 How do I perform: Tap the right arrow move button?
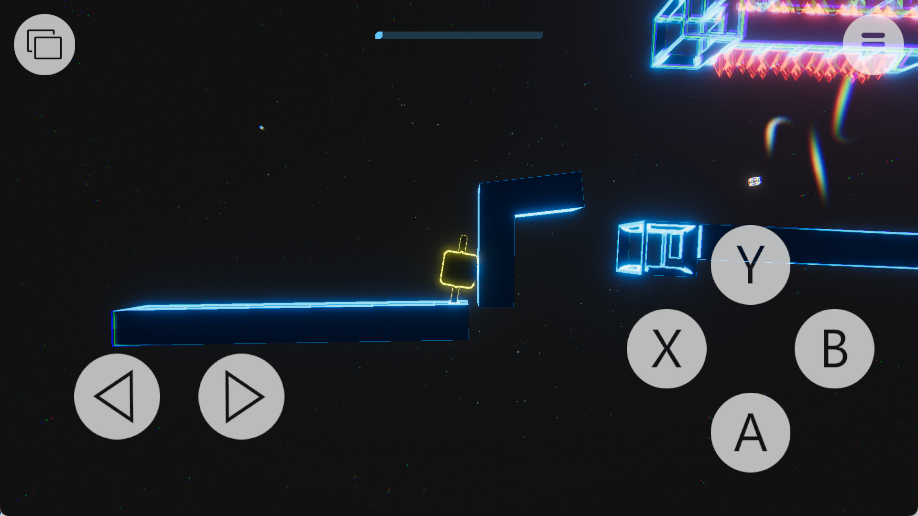pyautogui.click(x=241, y=397)
